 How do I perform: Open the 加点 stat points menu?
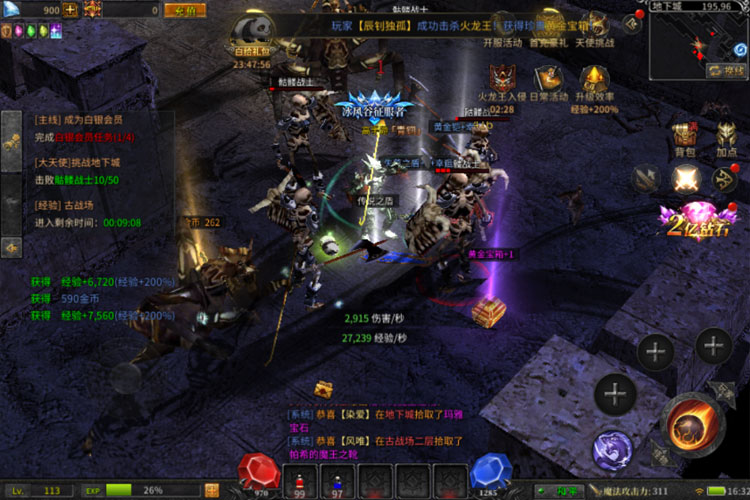(727, 139)
